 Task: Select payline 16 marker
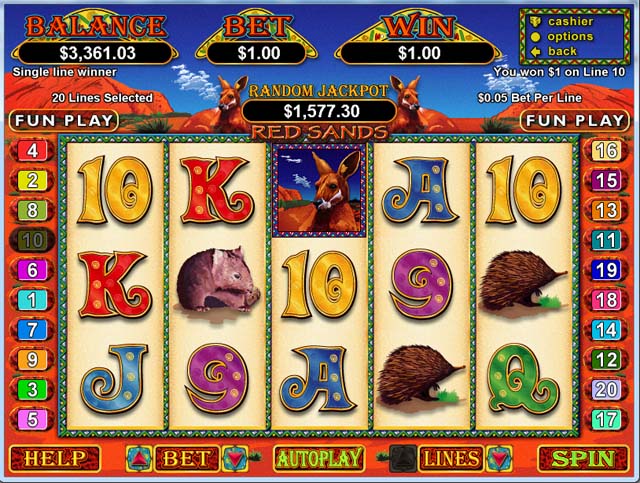606,151
